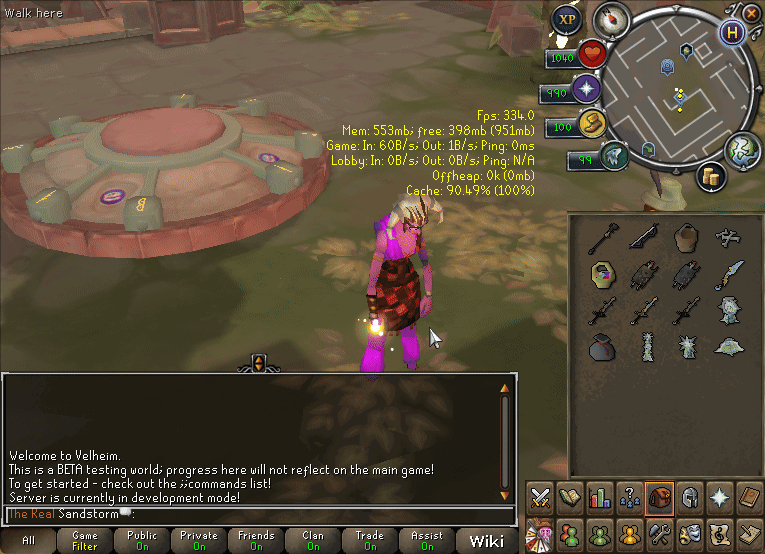The height and width of the screenshot is (554, 765).
Task: Open the settings wrench tab
Action: coord(659,531)
